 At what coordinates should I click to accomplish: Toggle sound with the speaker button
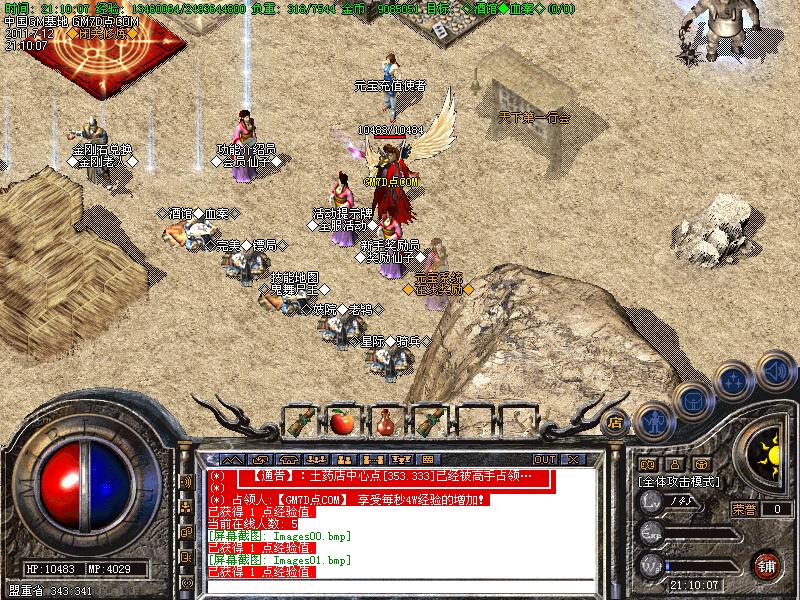coord(773,371)
